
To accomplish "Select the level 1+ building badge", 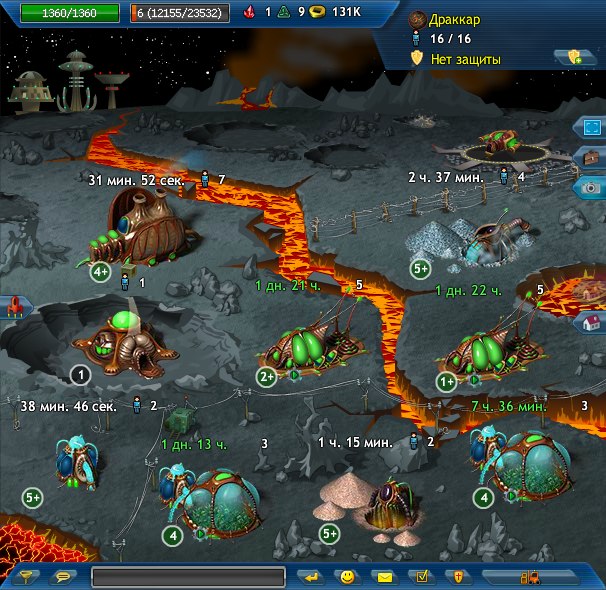I will pyautogui.click(x=447, y=381).
